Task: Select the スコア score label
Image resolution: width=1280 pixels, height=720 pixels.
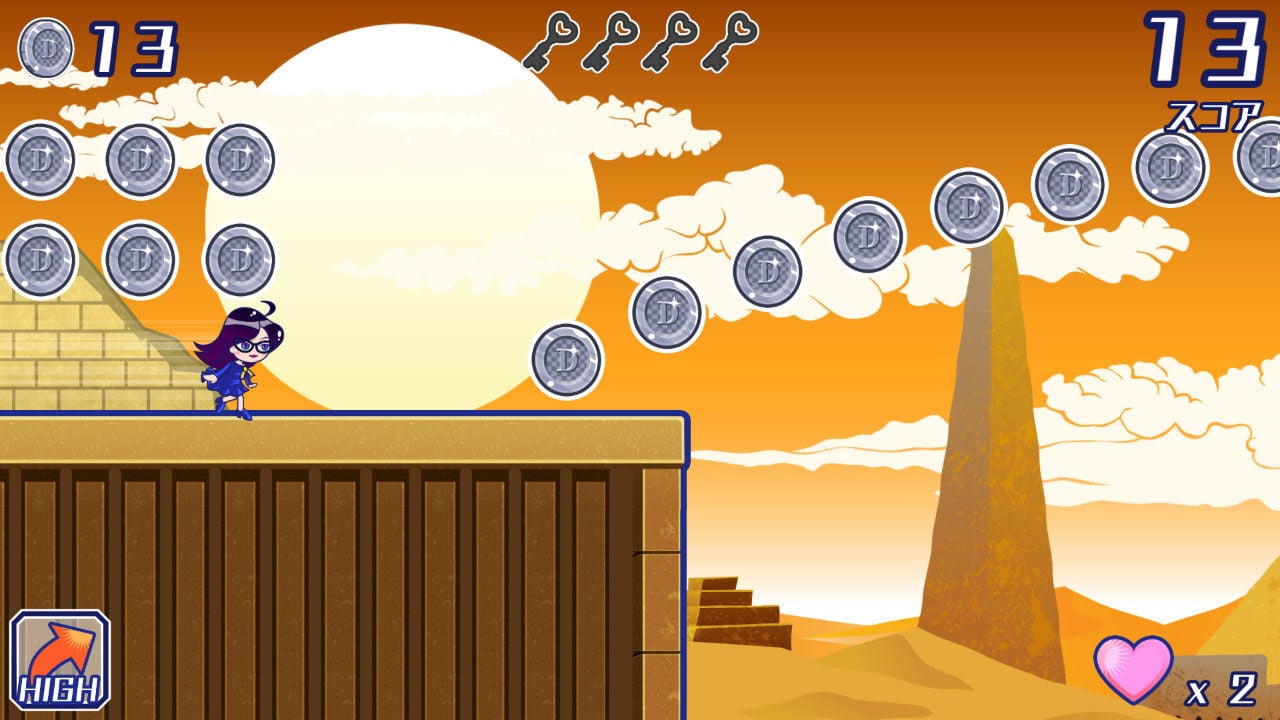Action: 1214,115
